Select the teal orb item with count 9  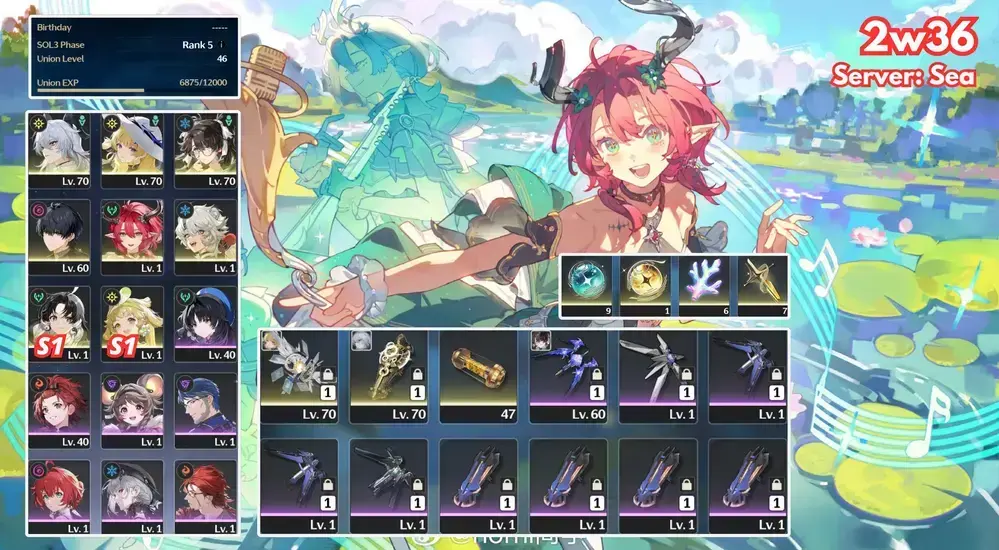click(x=591, y=286)
